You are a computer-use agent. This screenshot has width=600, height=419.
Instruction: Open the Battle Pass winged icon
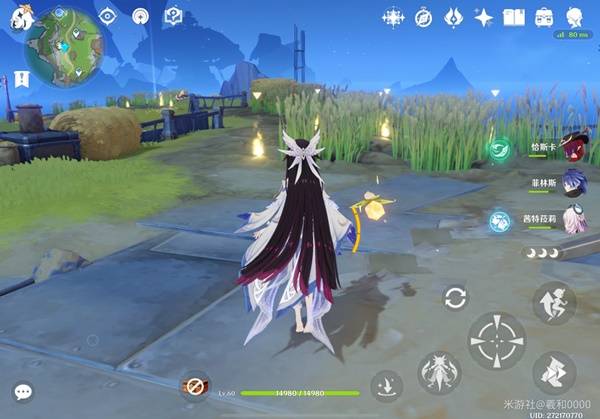(453, 17)
